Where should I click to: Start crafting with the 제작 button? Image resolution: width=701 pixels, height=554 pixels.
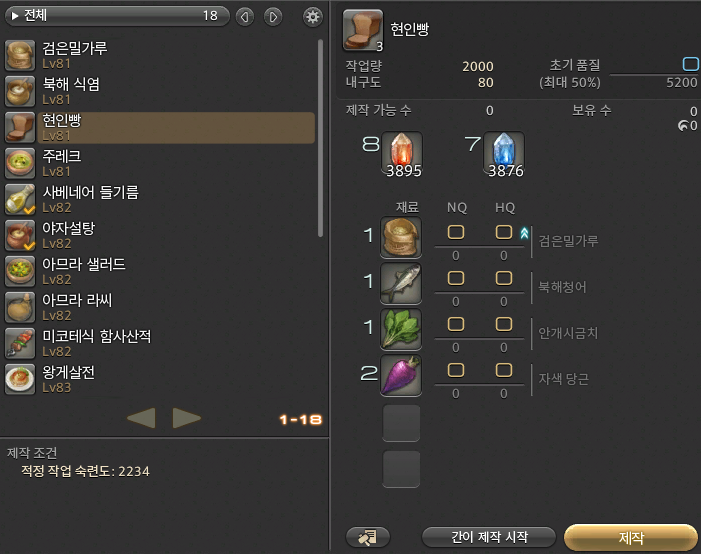point(631,538)
